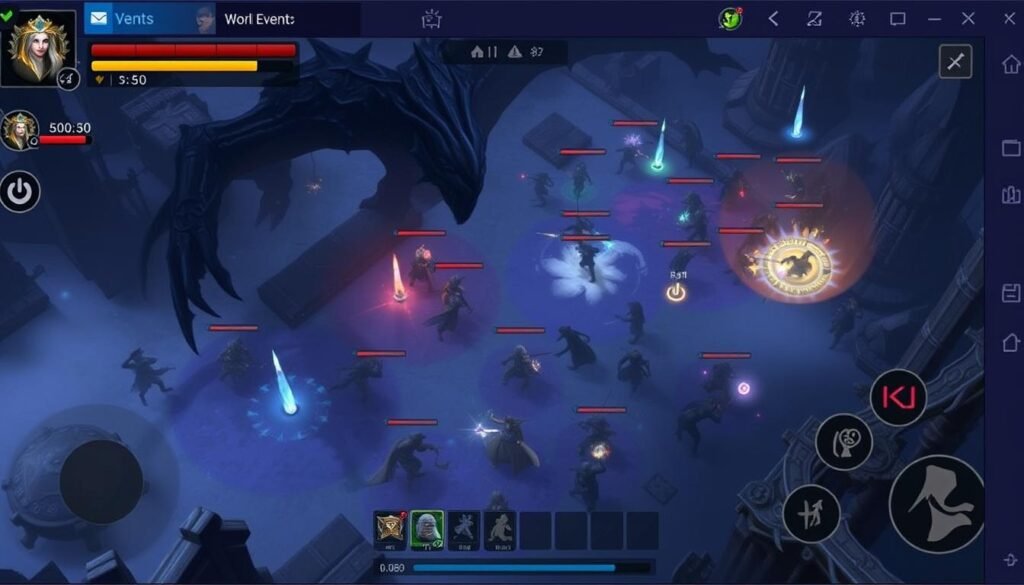The height and width of the screenshot is (585, 1024).
Task: Close the emulator window
Action: coord(968,19)
